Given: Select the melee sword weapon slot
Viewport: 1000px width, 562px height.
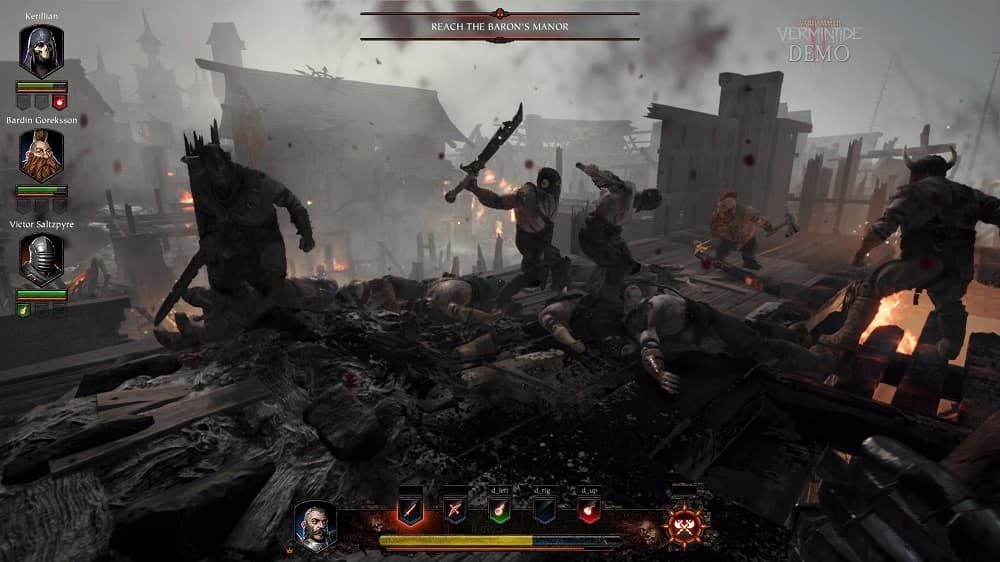Looking at the screenshot, I should point(411,509).
